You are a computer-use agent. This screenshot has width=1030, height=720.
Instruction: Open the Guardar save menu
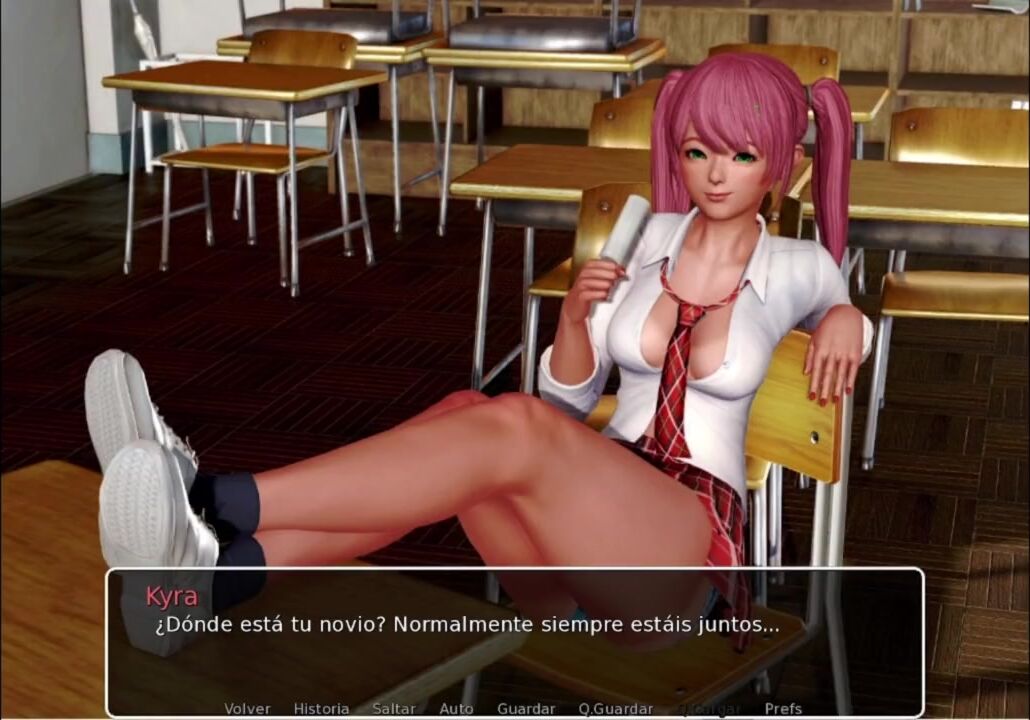(x=526, y=708)
